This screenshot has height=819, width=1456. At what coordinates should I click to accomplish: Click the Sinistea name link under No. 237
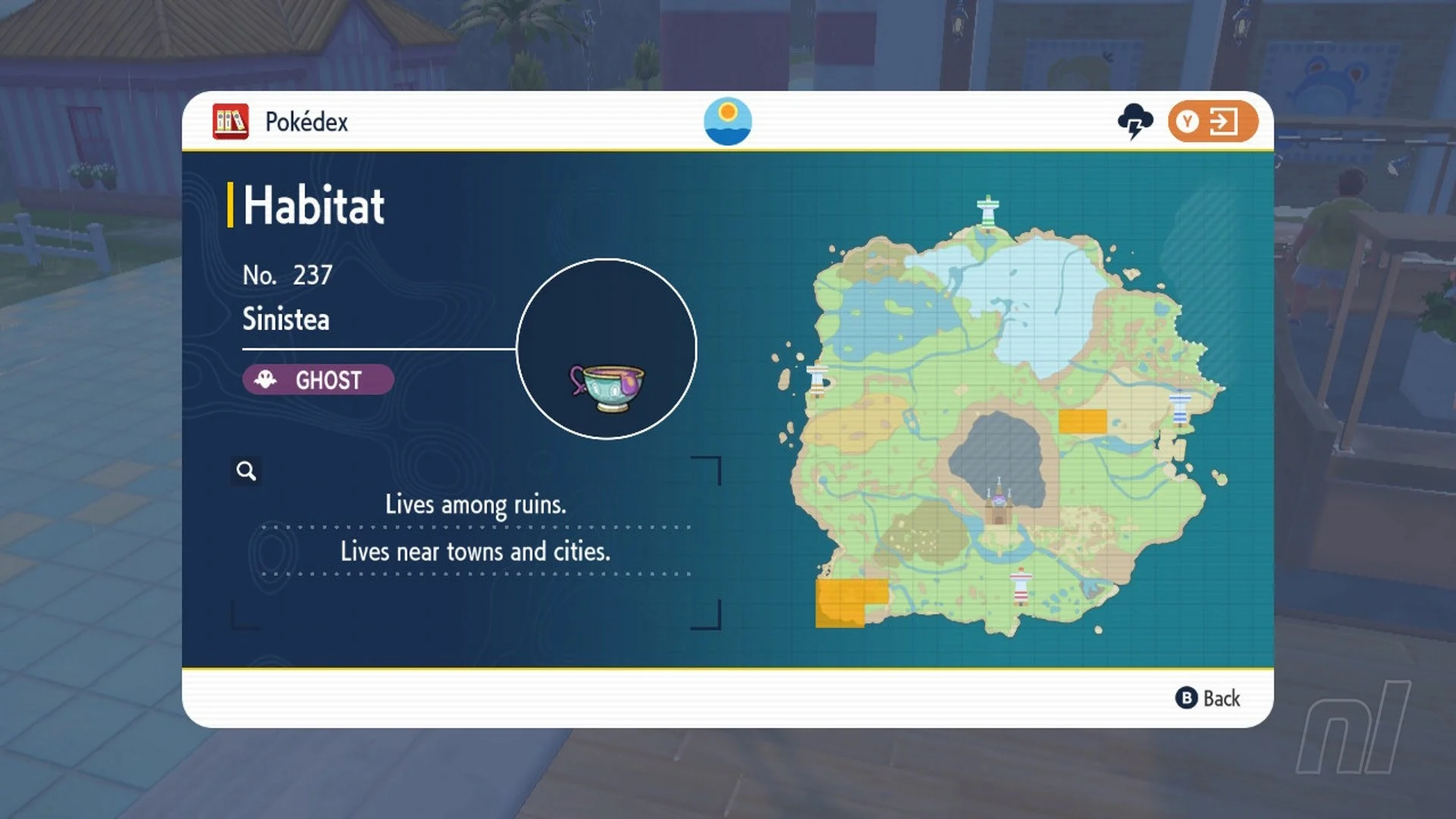pos(285,319)
